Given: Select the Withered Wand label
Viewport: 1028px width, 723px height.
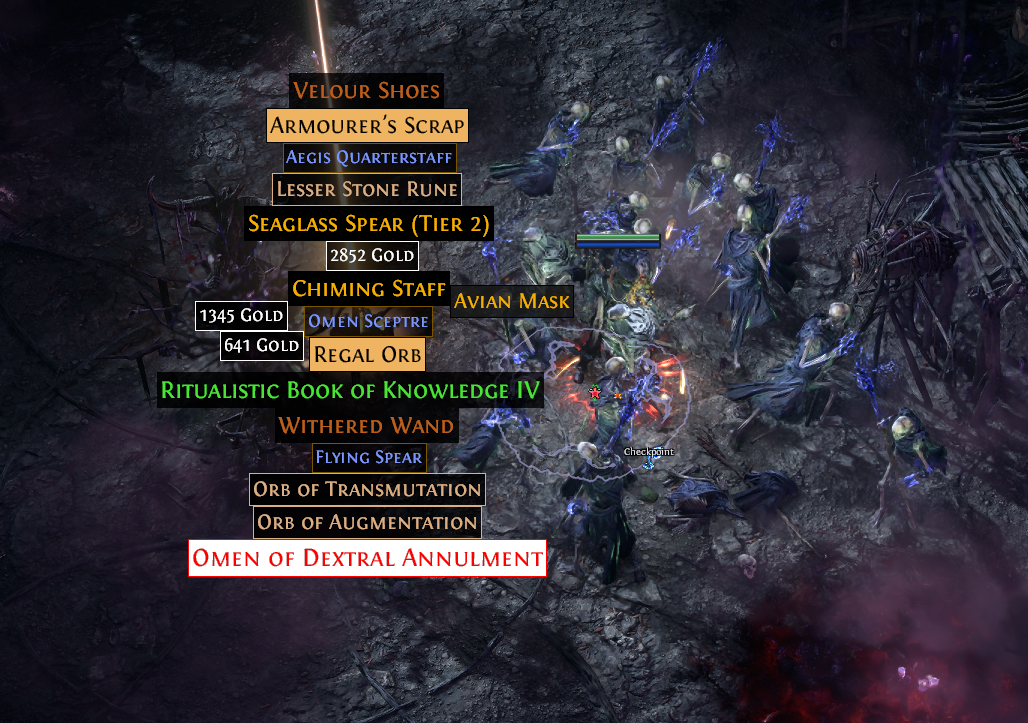Looking at the screenshot, I should (x=366, y=426).
